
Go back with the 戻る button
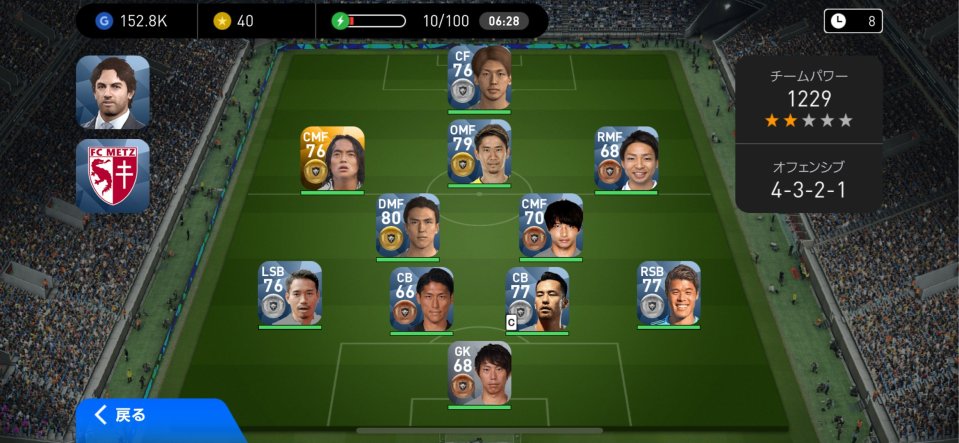point(130,415)
